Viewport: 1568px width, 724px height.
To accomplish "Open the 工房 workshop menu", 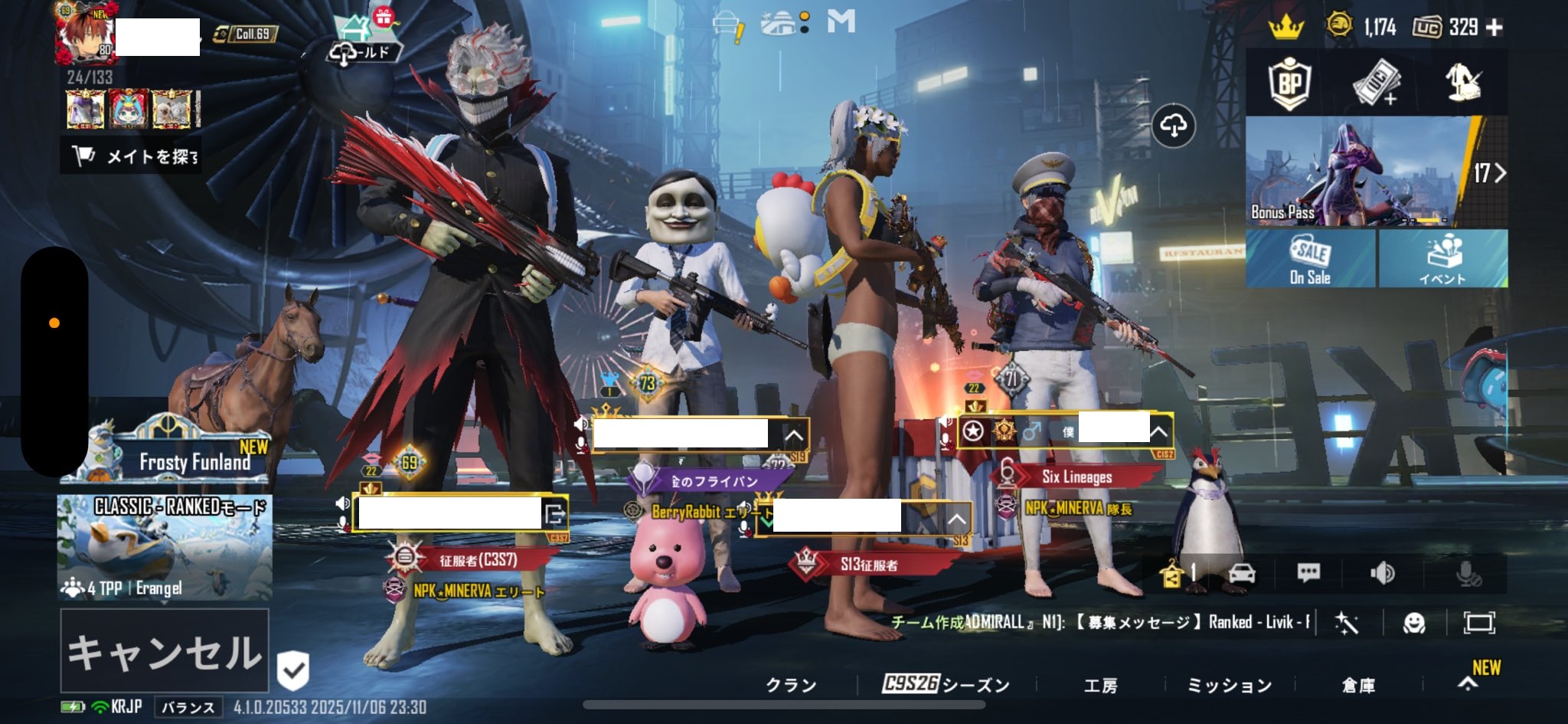I will tap(1100, 685).
